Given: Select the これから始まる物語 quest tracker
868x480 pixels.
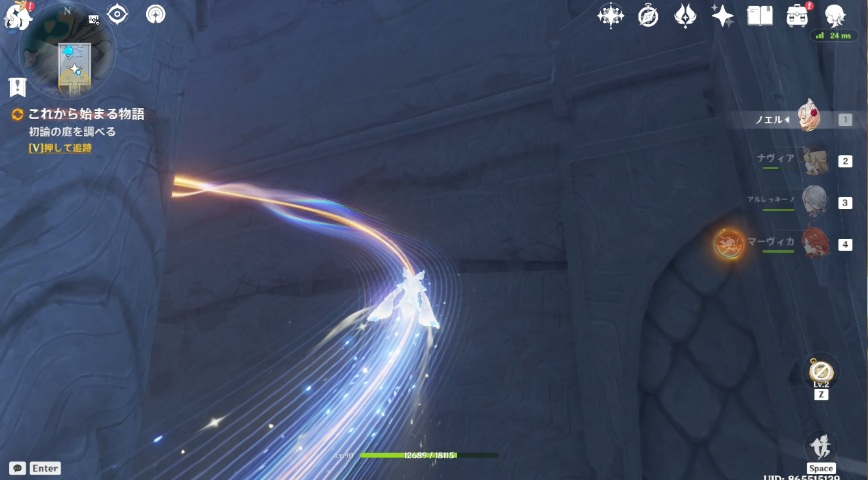Looking at the screenshot, I should point(85,114).
